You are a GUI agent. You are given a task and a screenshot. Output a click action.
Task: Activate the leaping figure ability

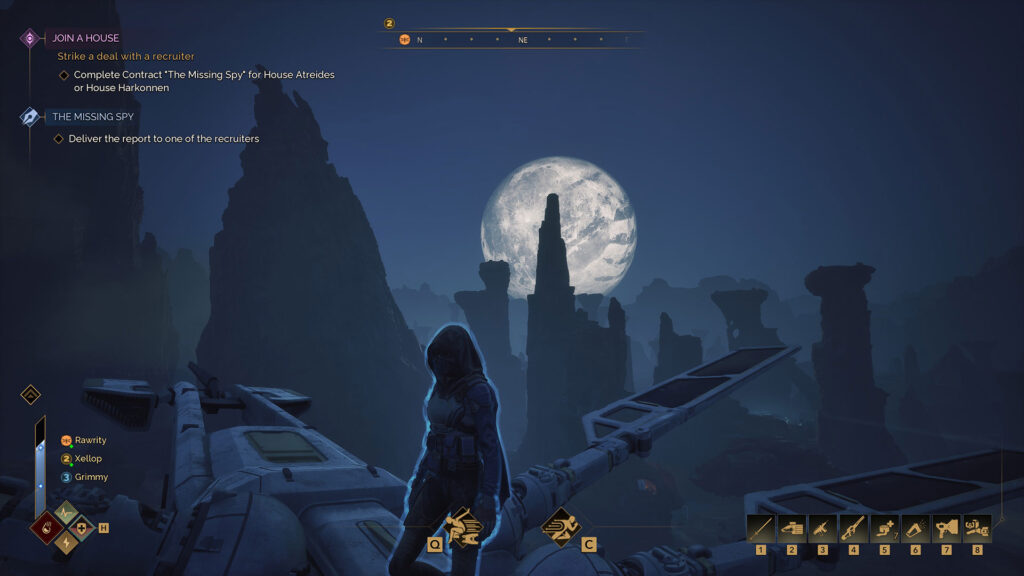[x=463, y=526]
